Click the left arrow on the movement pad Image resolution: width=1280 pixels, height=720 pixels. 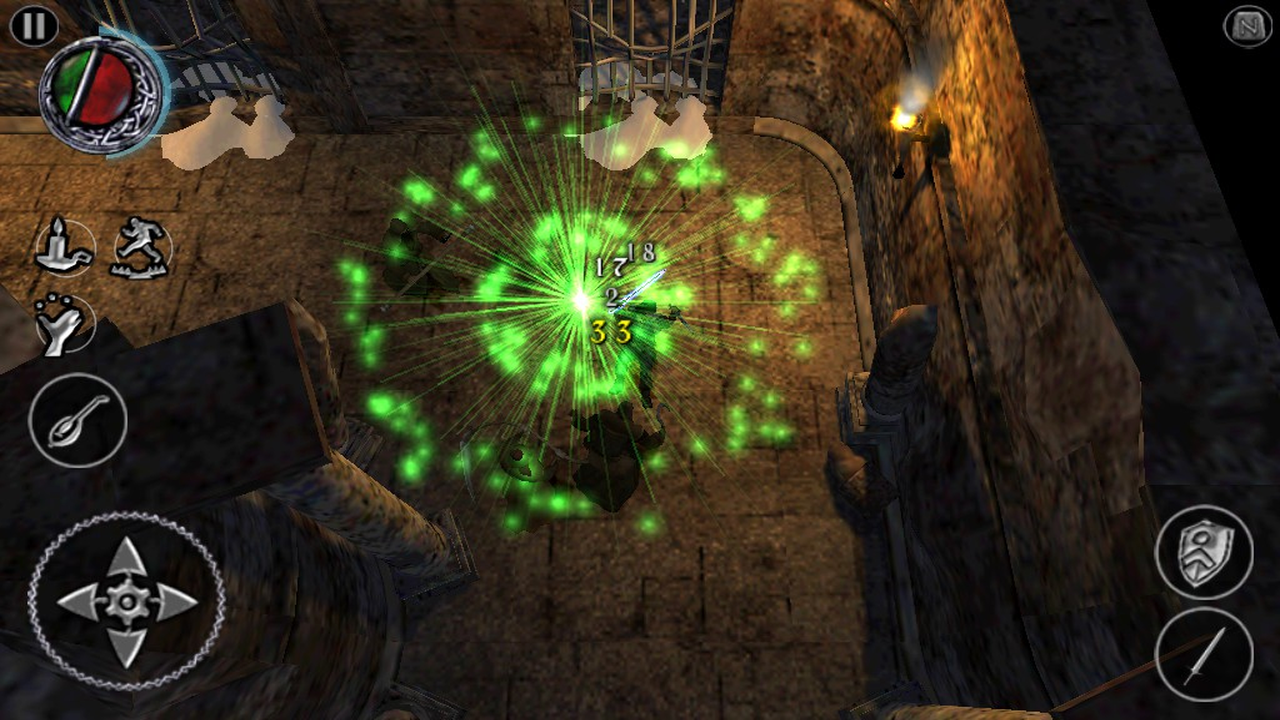78,601
